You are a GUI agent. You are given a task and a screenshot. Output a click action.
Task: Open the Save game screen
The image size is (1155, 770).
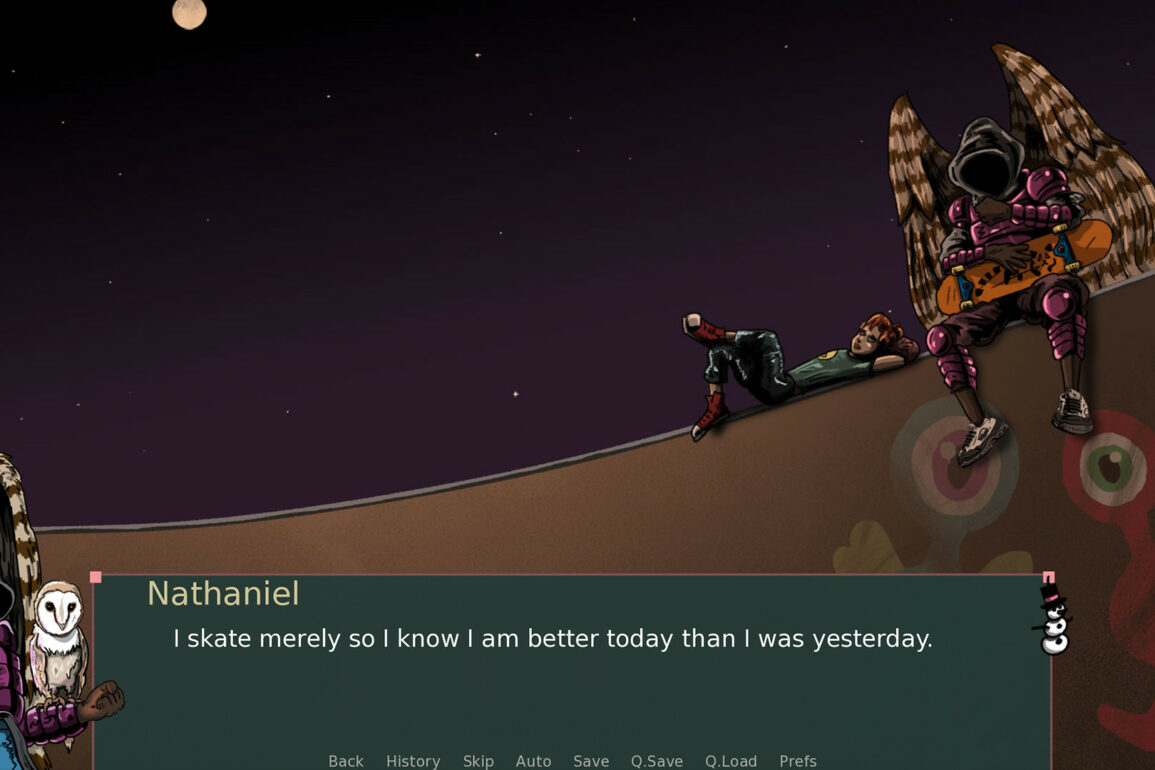[x=591, y=761]
